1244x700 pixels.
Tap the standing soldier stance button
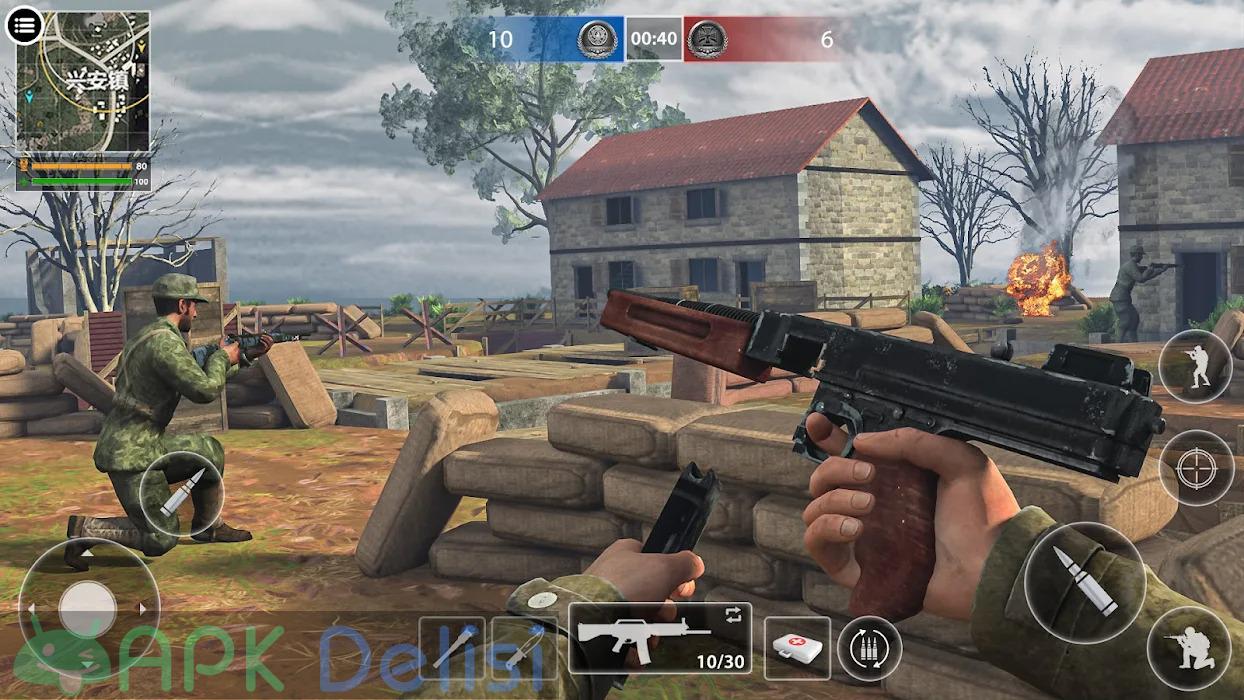pos(1195,367)
